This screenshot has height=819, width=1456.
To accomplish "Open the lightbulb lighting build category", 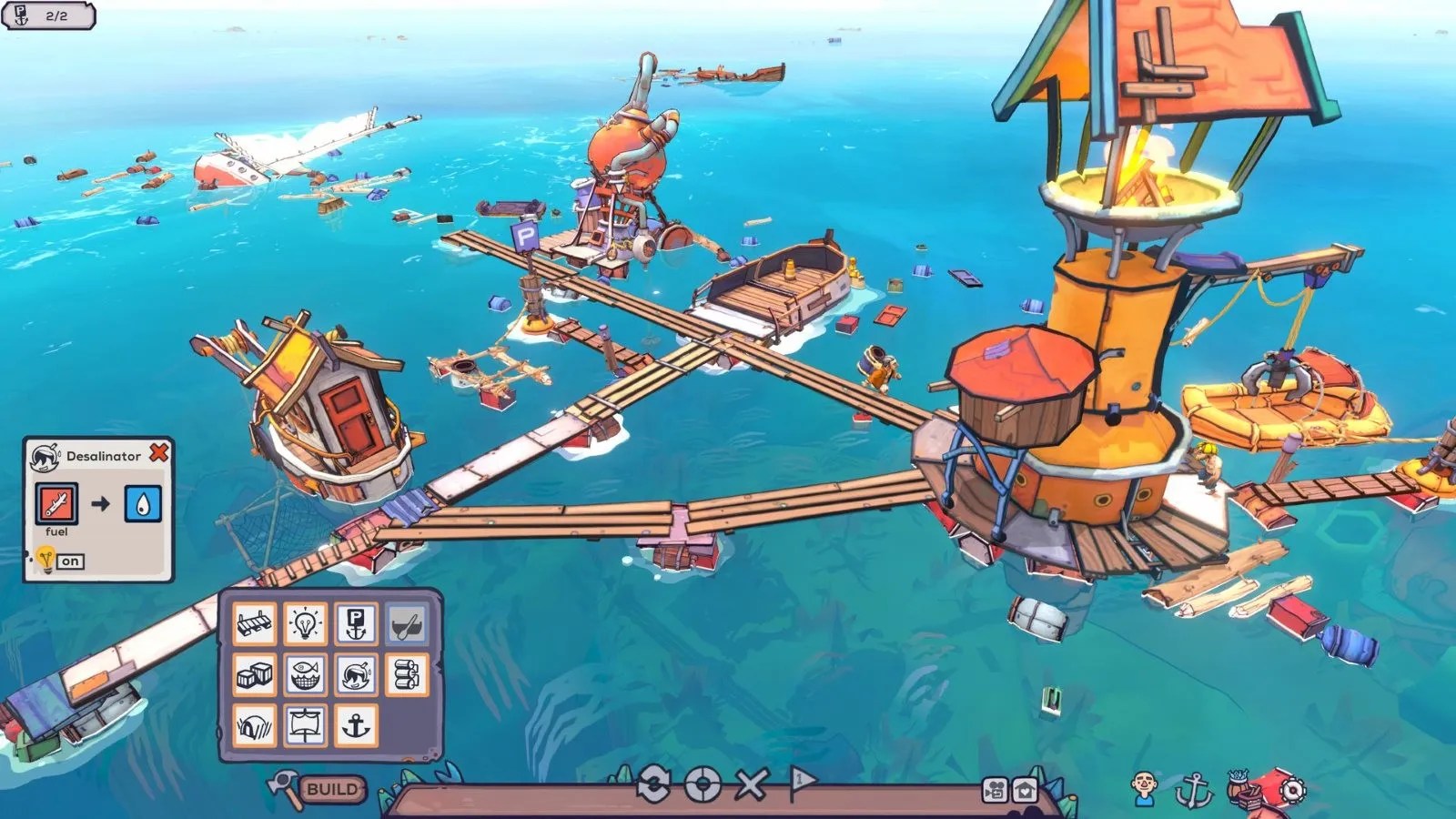I will pos(305,622).
